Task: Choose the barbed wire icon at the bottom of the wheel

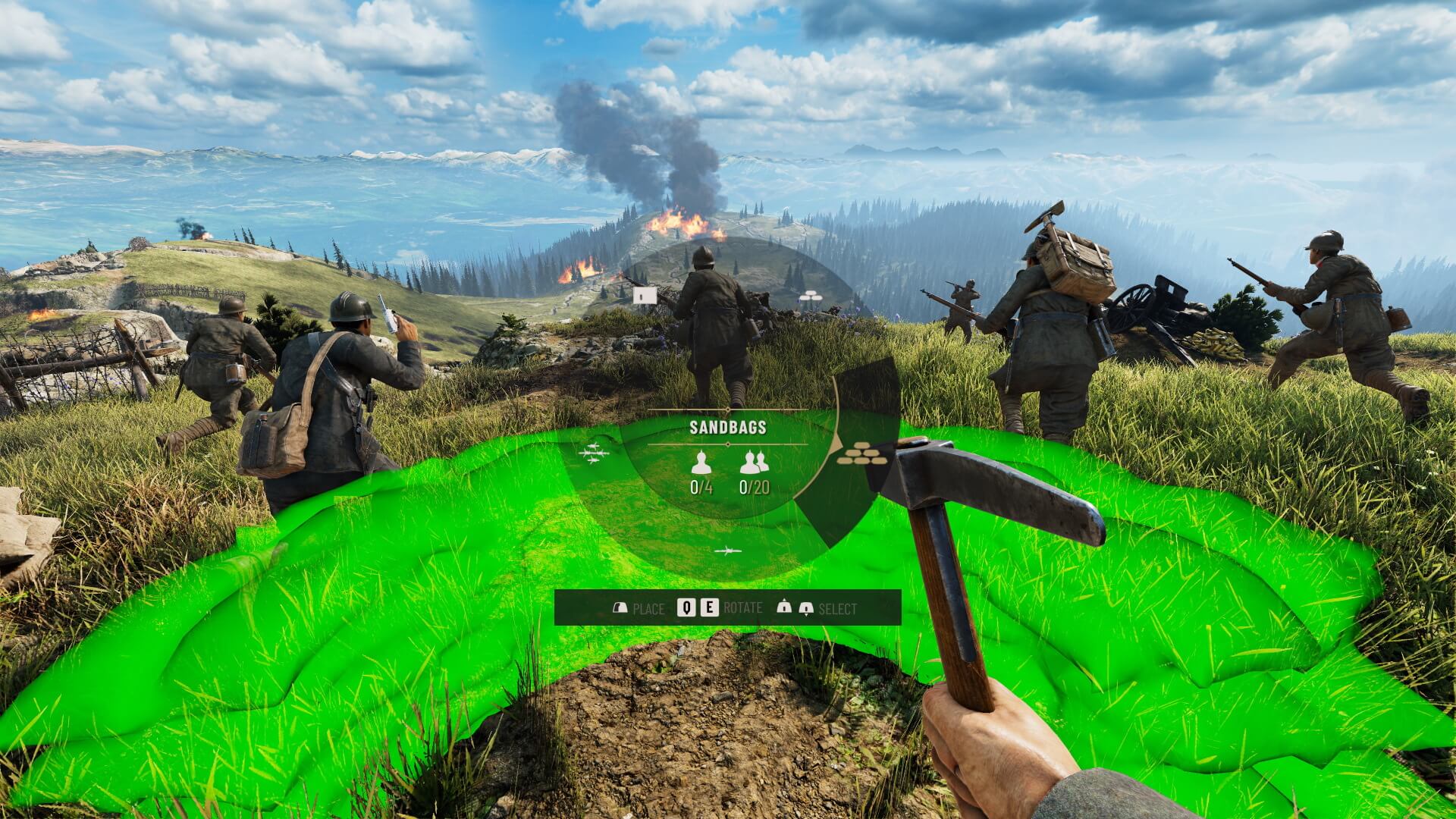Action: 728,550
